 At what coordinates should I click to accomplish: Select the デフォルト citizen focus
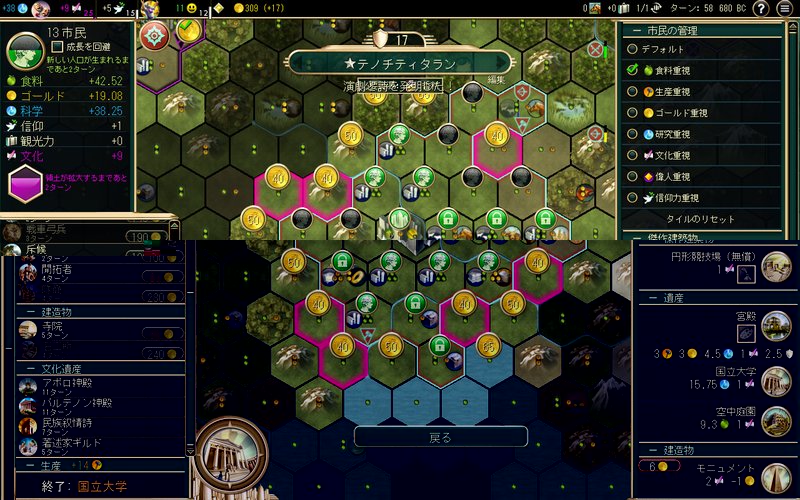pos(662,47)
